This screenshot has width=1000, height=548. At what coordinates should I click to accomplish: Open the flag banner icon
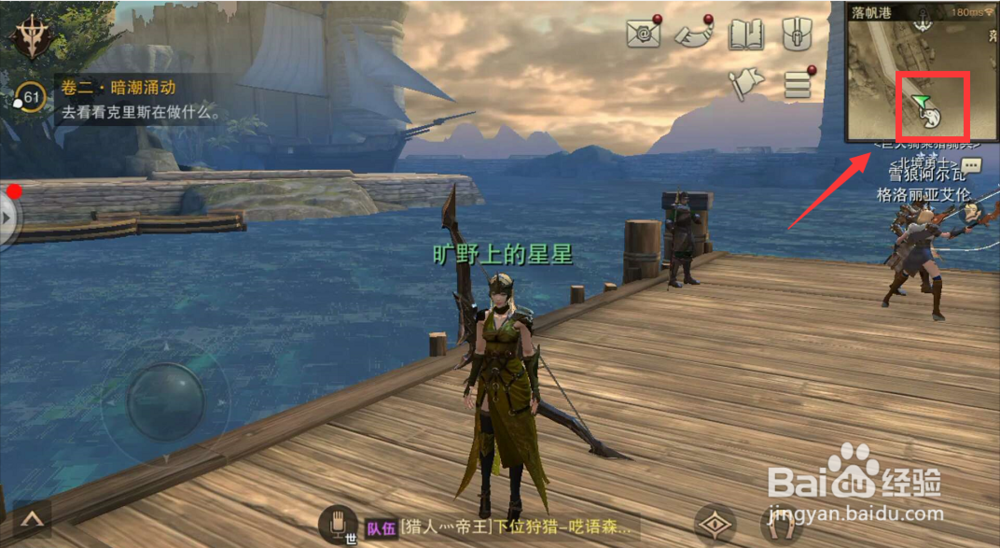(745, 85)
